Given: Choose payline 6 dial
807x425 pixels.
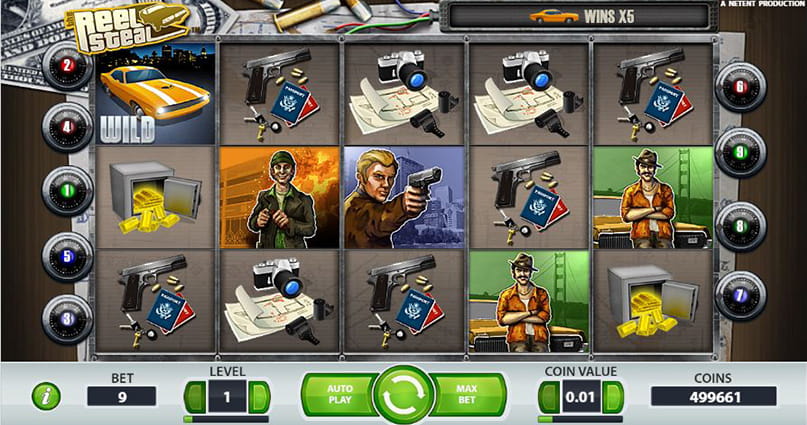Looking at the screenshot, I should tap(741, 88).
